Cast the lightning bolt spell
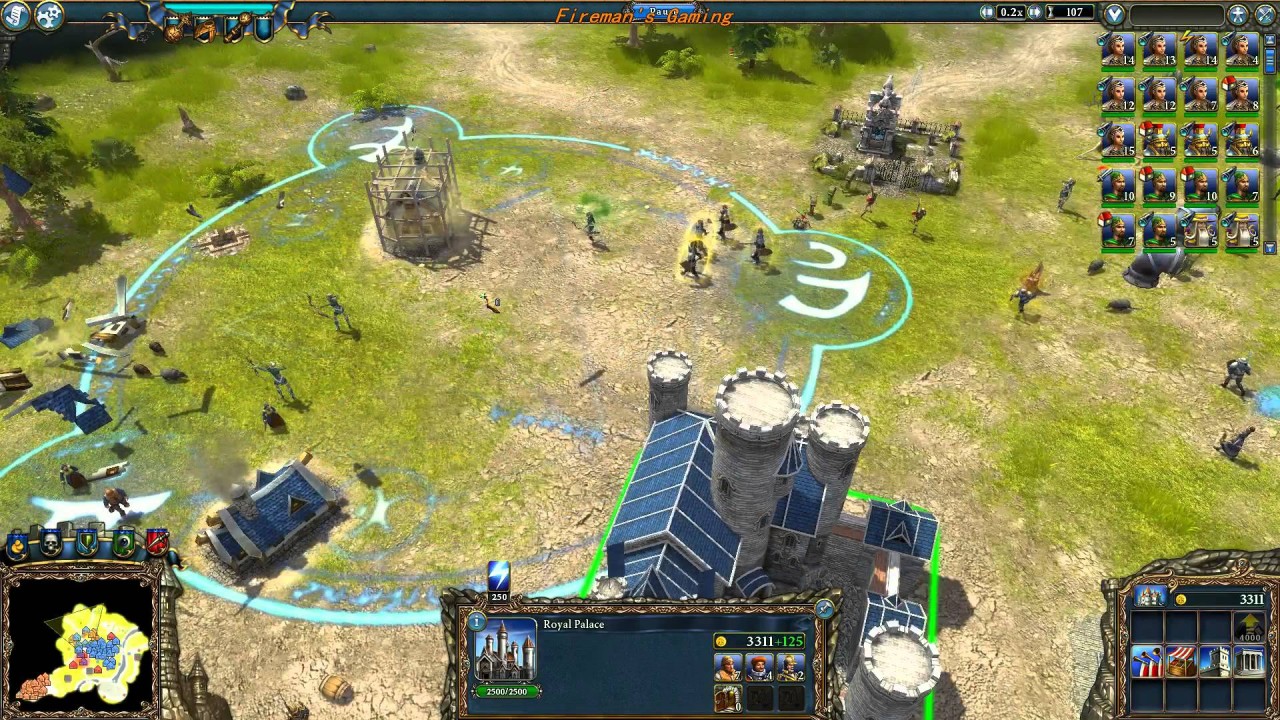Image resolution: width=1280 pixels, height=720 pixels. coord(498,577)
